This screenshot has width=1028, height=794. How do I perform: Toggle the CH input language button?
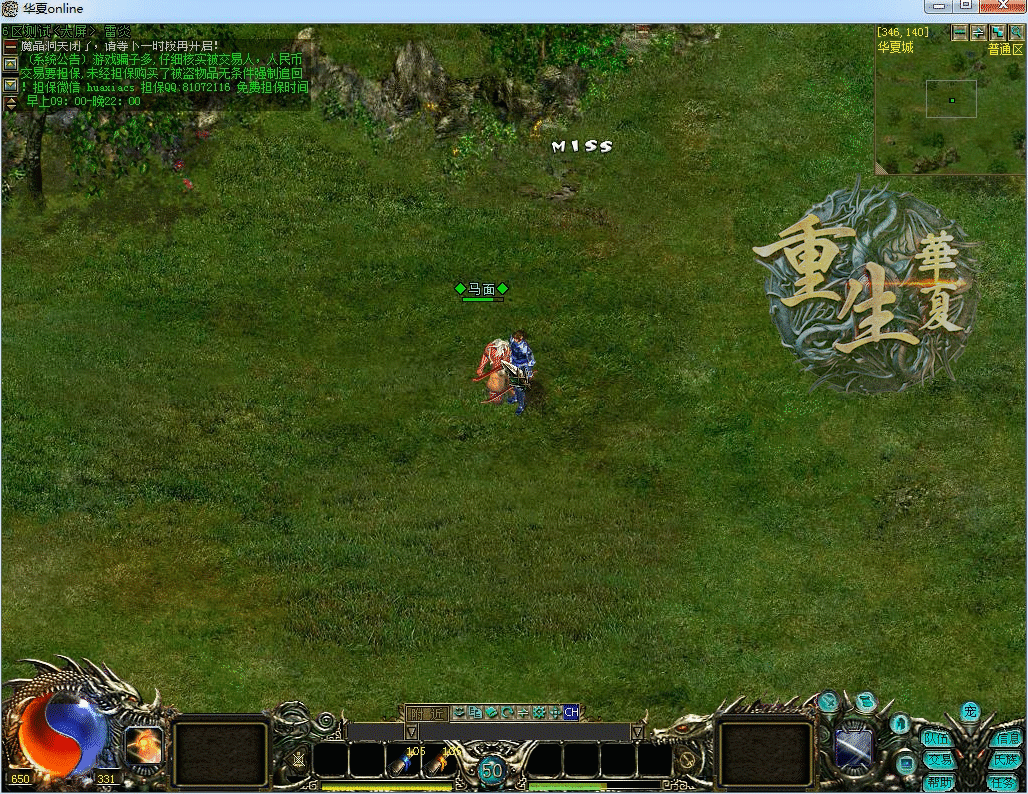tap(571, 713)
